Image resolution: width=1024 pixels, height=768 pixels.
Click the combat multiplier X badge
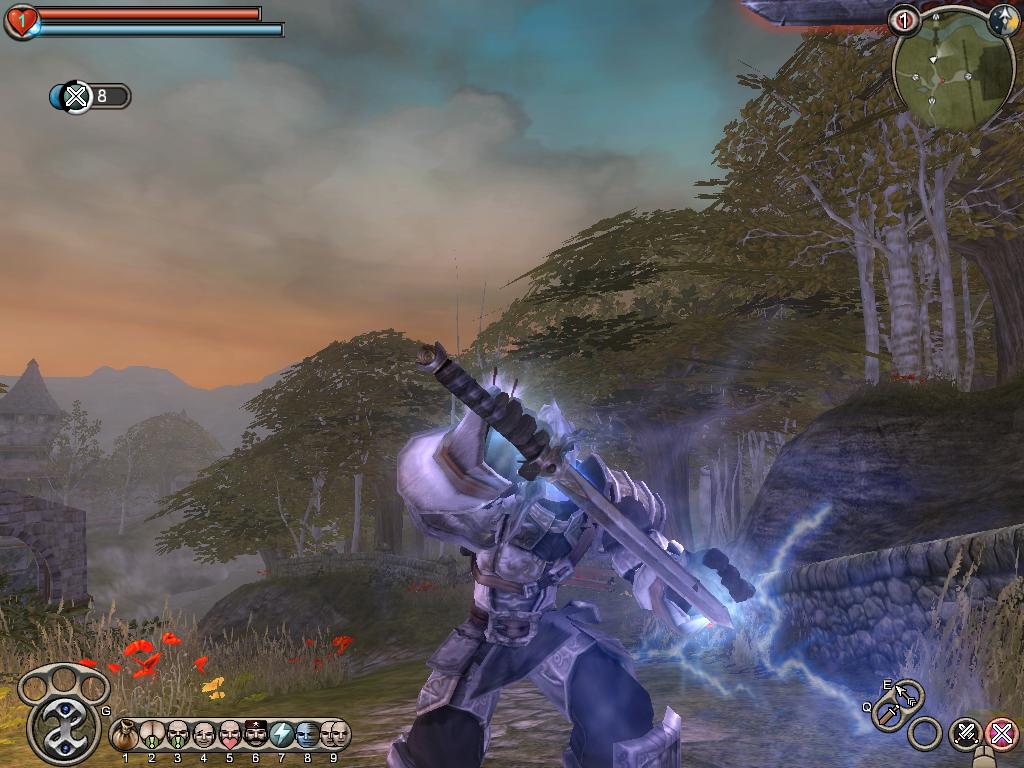click(75, 97)
